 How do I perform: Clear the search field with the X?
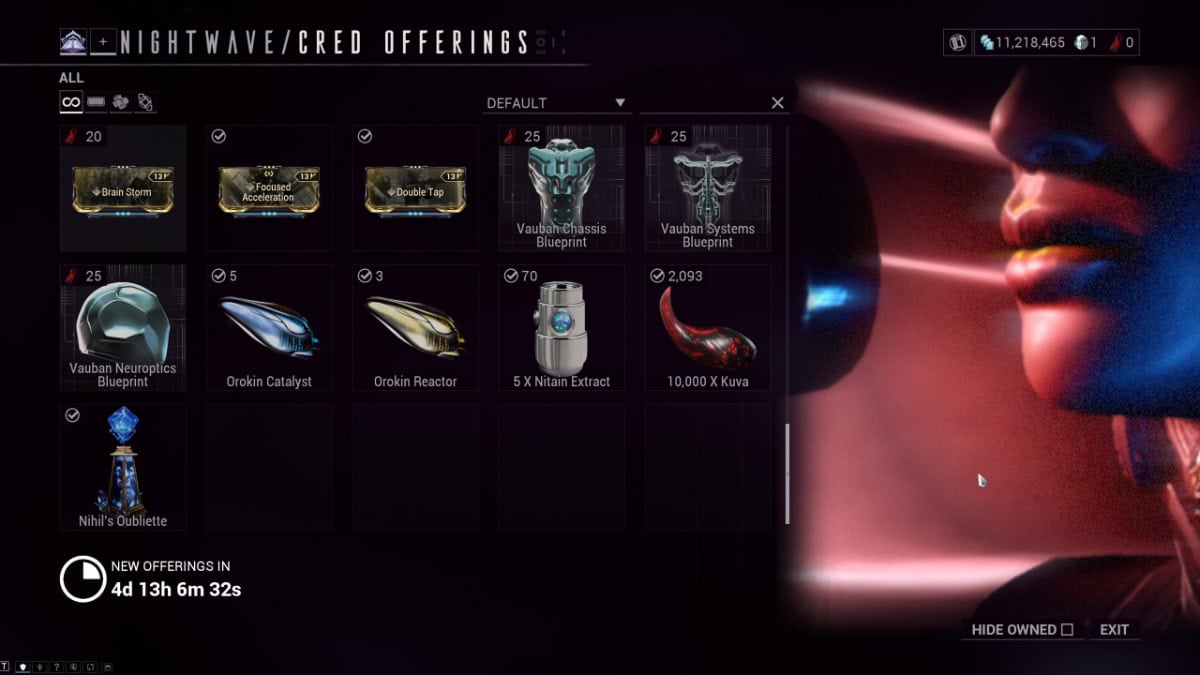[777, 103]
